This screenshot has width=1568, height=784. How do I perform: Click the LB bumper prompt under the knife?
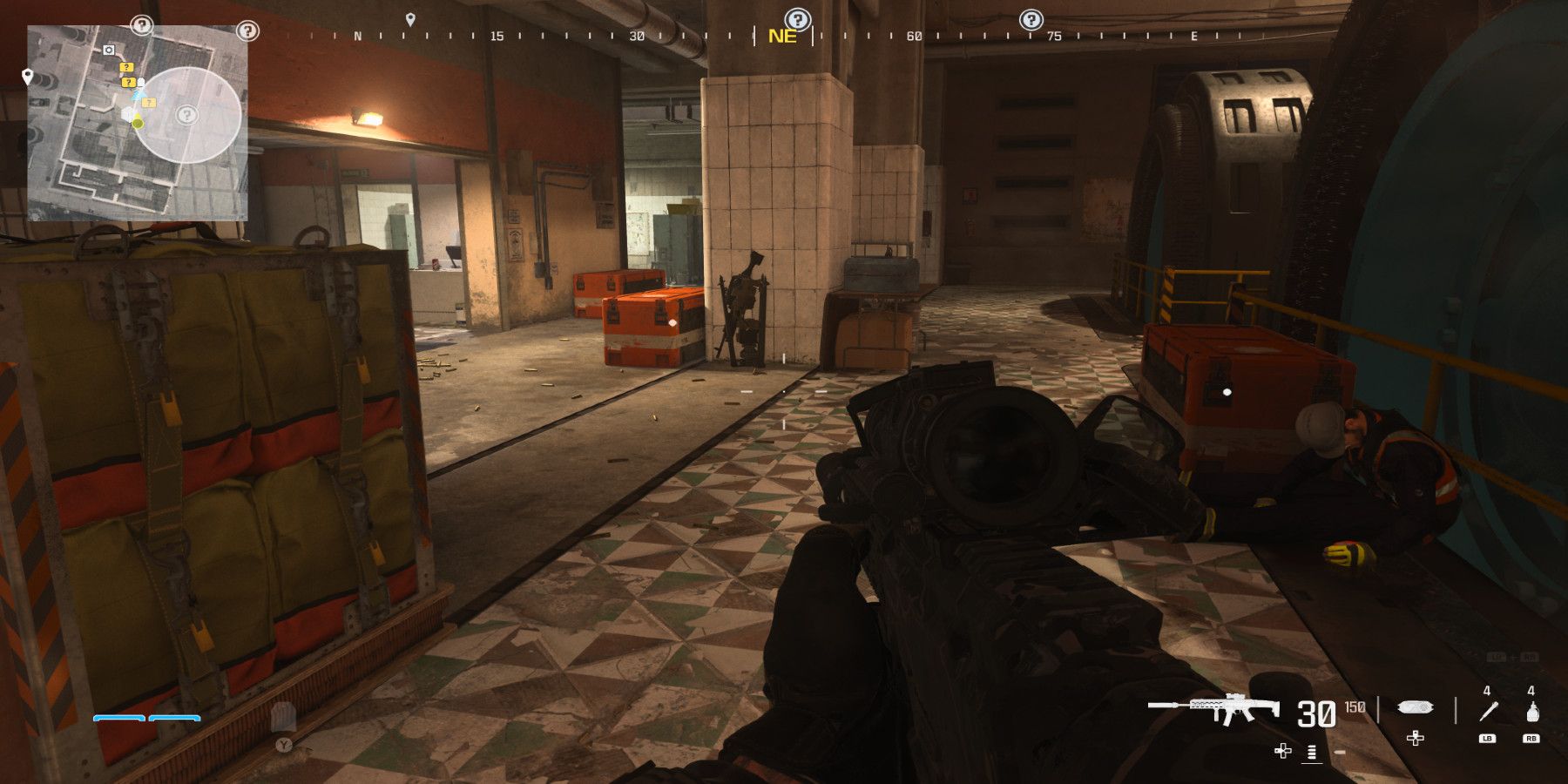1489,739
